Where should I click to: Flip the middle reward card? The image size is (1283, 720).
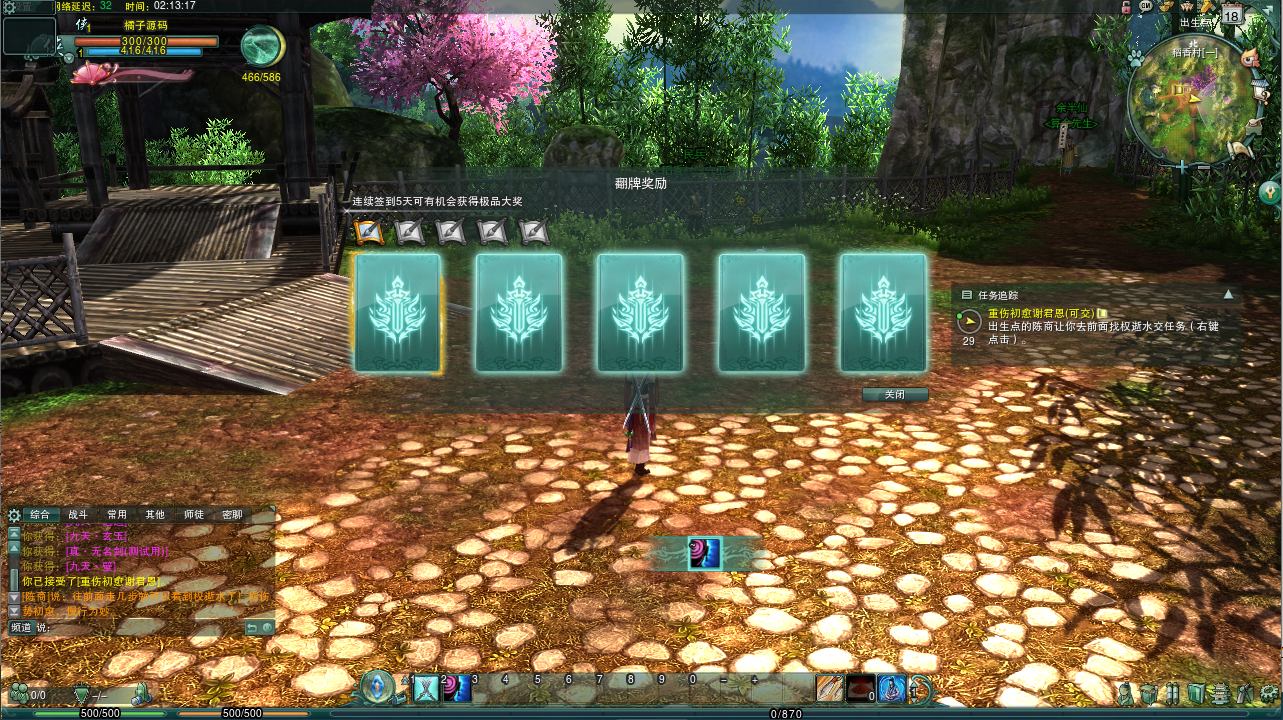click(640, 313)
